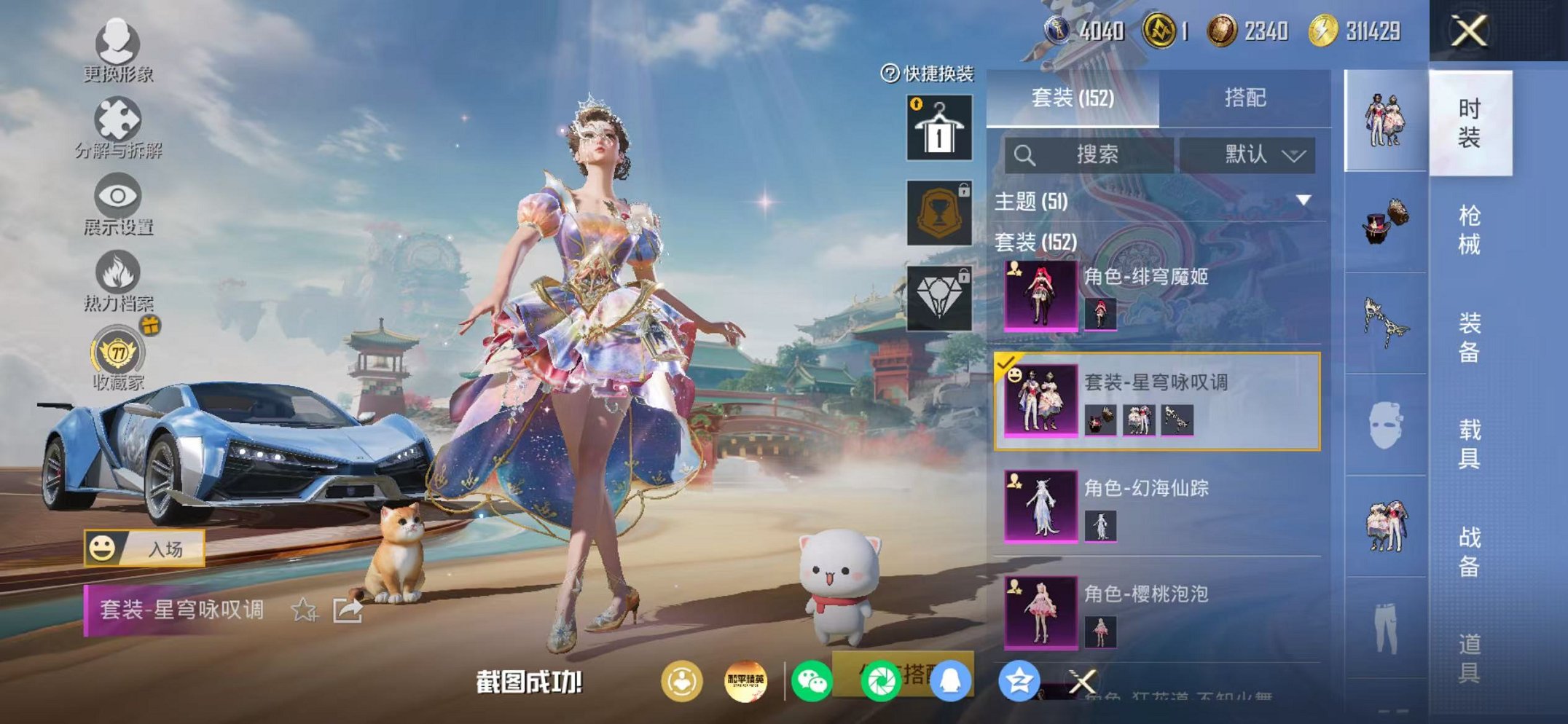Switch to the 枪械 firearms category
Image resolution: width=1568 pixels, height=724 pixels.
coord(1469,230)
